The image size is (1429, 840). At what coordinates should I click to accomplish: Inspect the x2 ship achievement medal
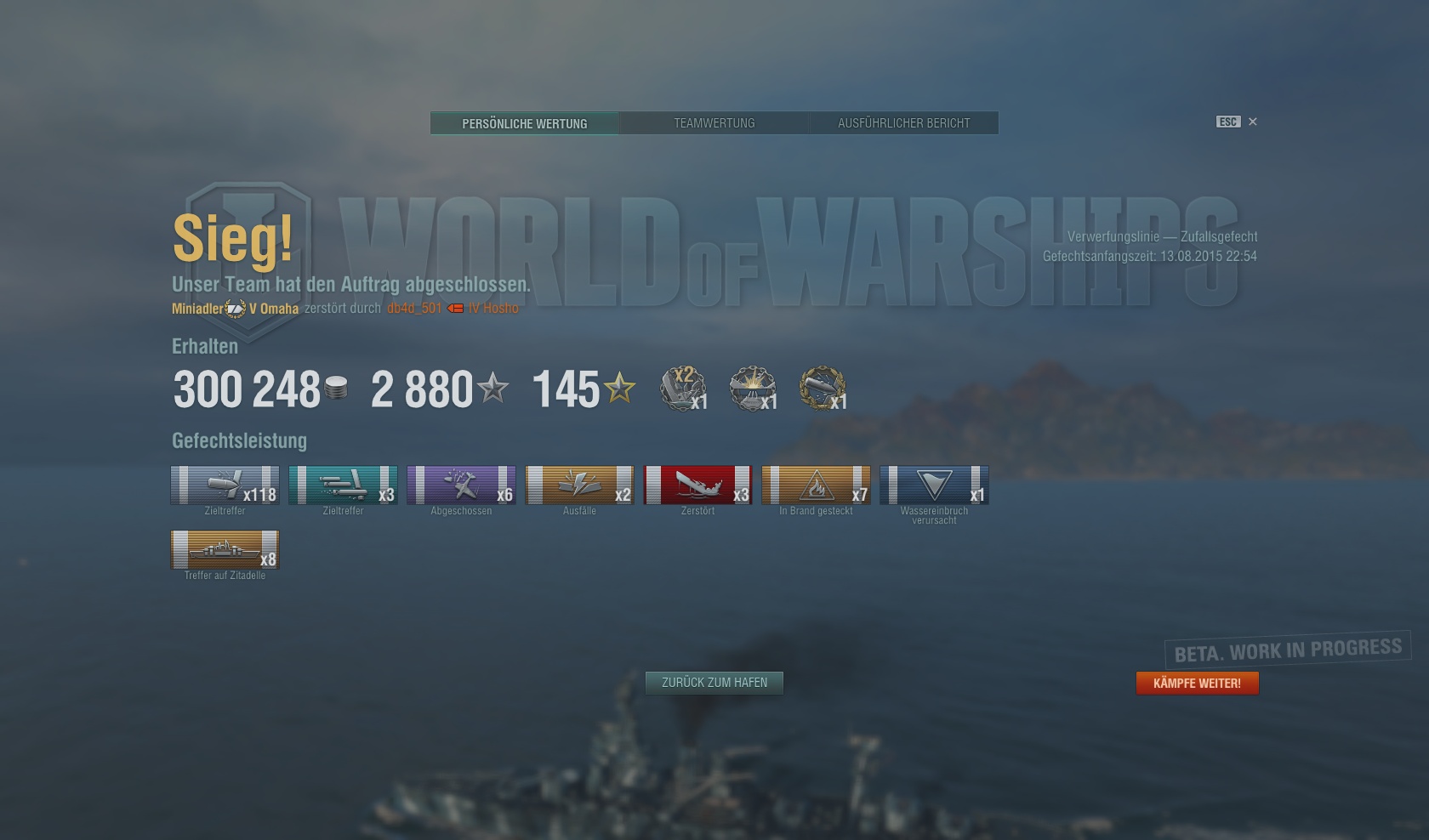point(680,389)
